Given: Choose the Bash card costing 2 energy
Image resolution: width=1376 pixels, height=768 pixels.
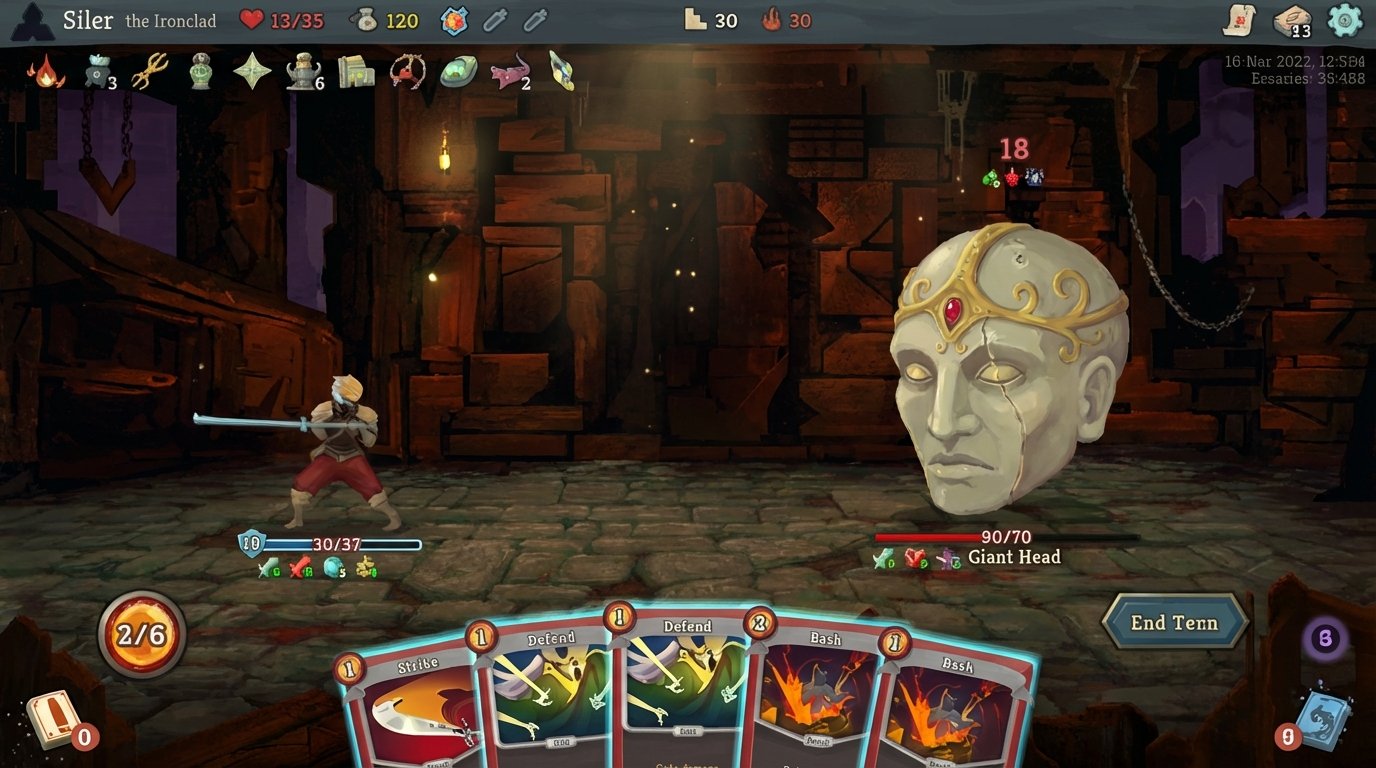Looking at the screenshot, I should [x=810, y=690].
